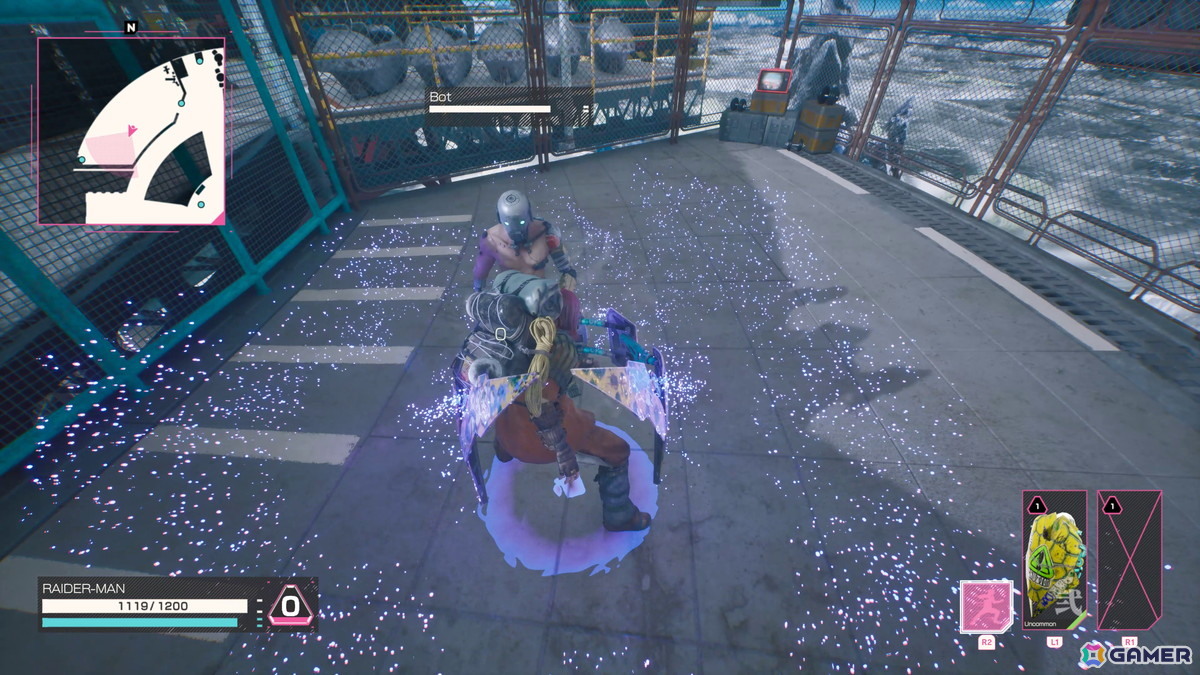Screen dimensions: 1200x675
Task: Click the hexagonal counter badge showing 0
Action: pyautogui.click(x=290, y=605)
